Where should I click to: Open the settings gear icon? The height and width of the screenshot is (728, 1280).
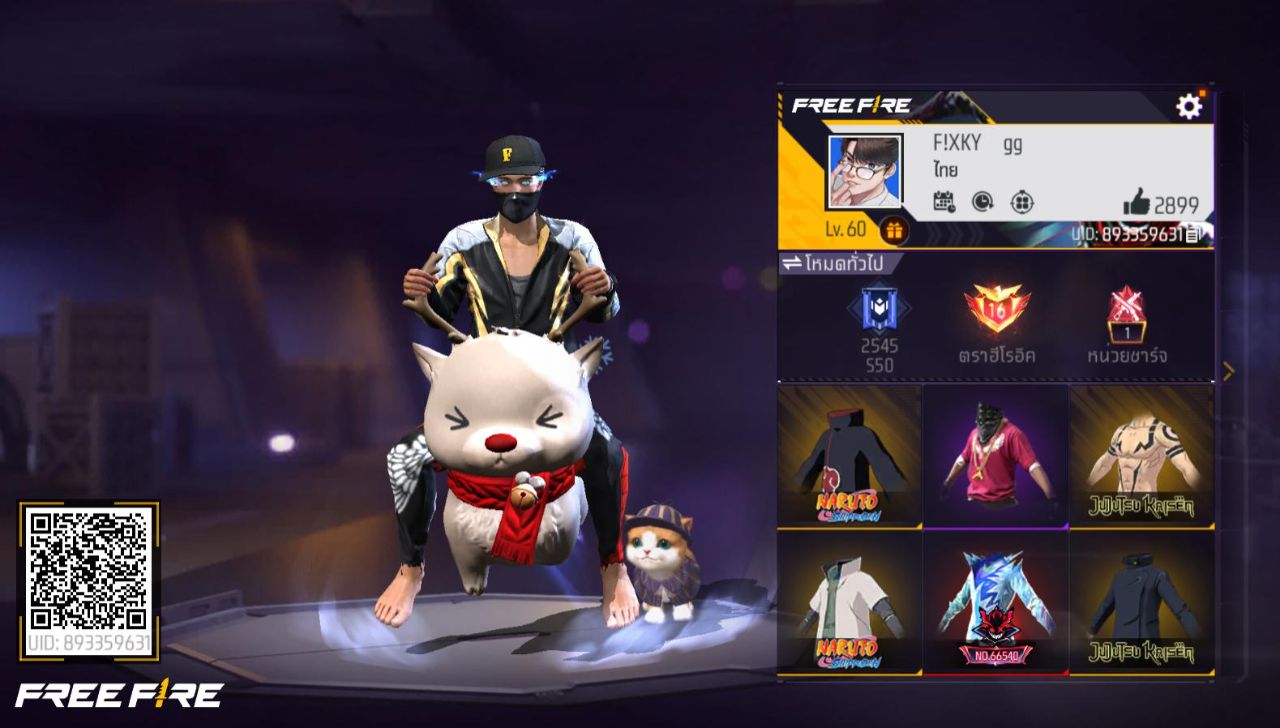1188,106
